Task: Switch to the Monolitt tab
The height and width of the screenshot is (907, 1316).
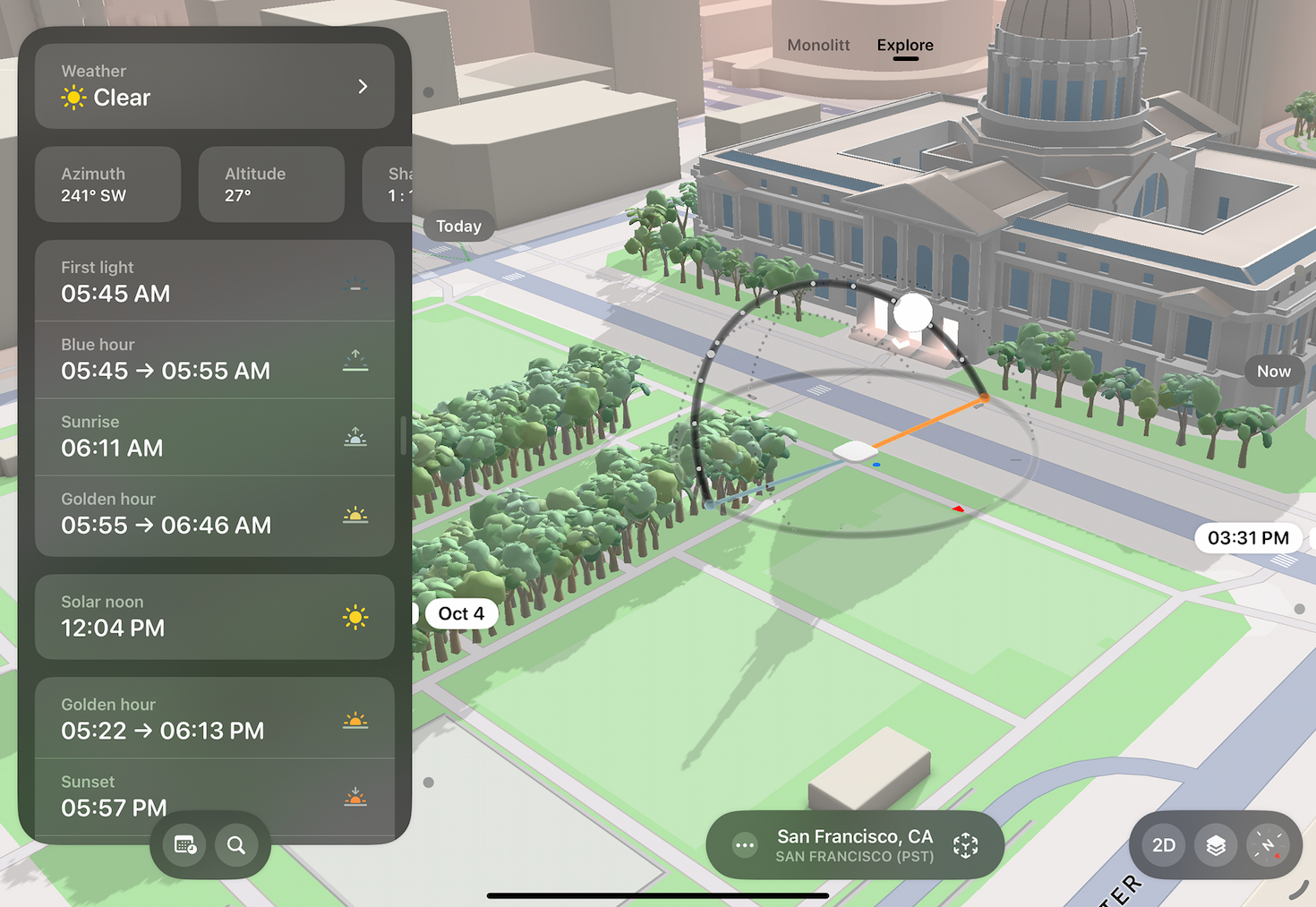Action: pyautogui.click(x=817, y=45)
